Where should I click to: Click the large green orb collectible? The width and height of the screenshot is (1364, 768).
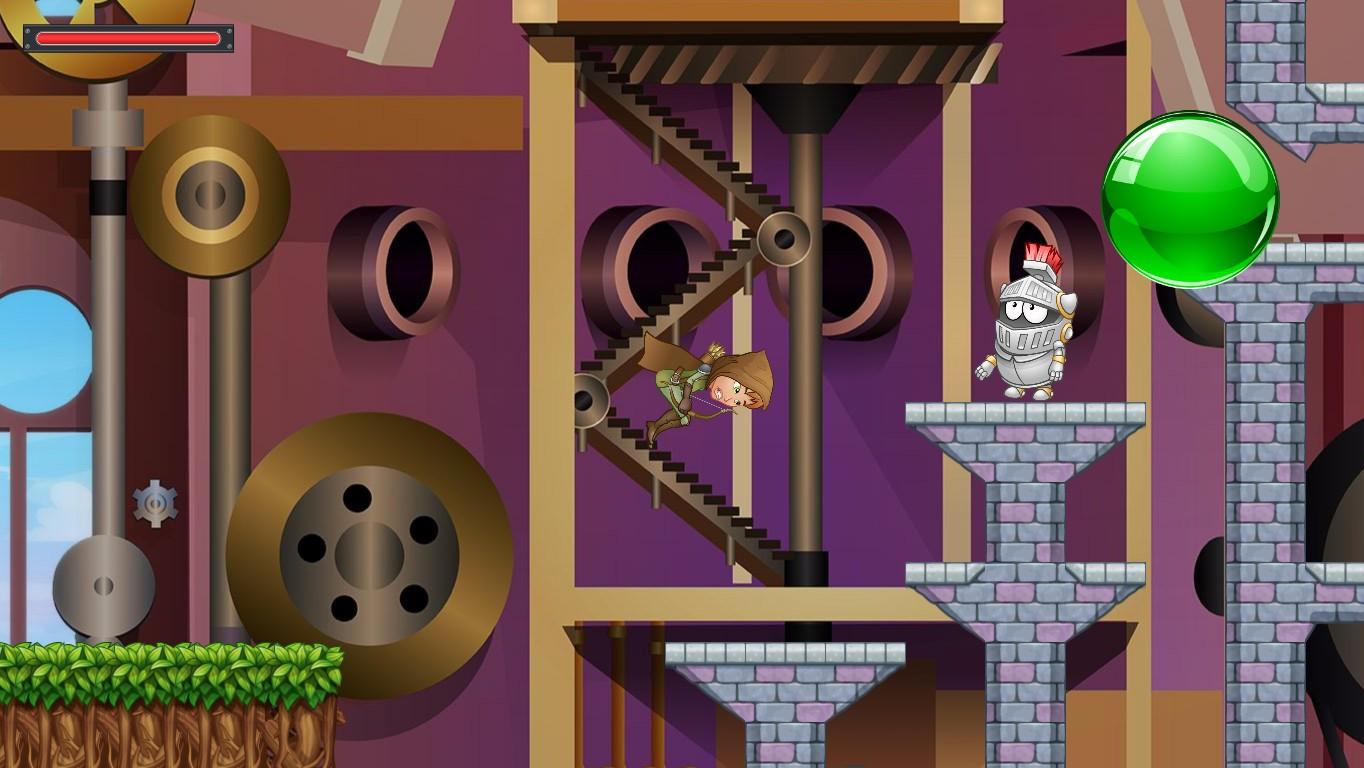click(x=1190, y=200)
